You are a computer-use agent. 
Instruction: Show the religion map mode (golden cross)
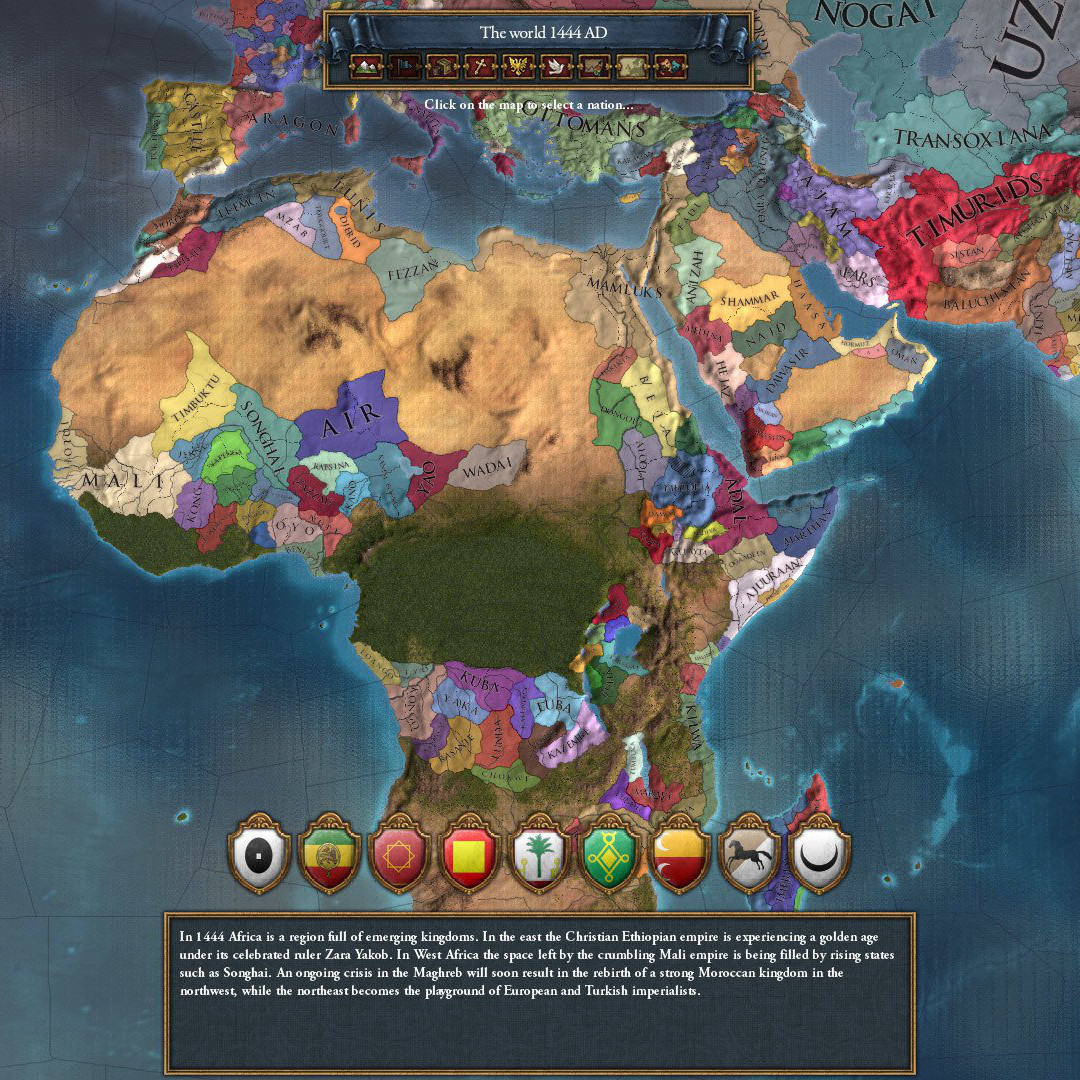479,67
